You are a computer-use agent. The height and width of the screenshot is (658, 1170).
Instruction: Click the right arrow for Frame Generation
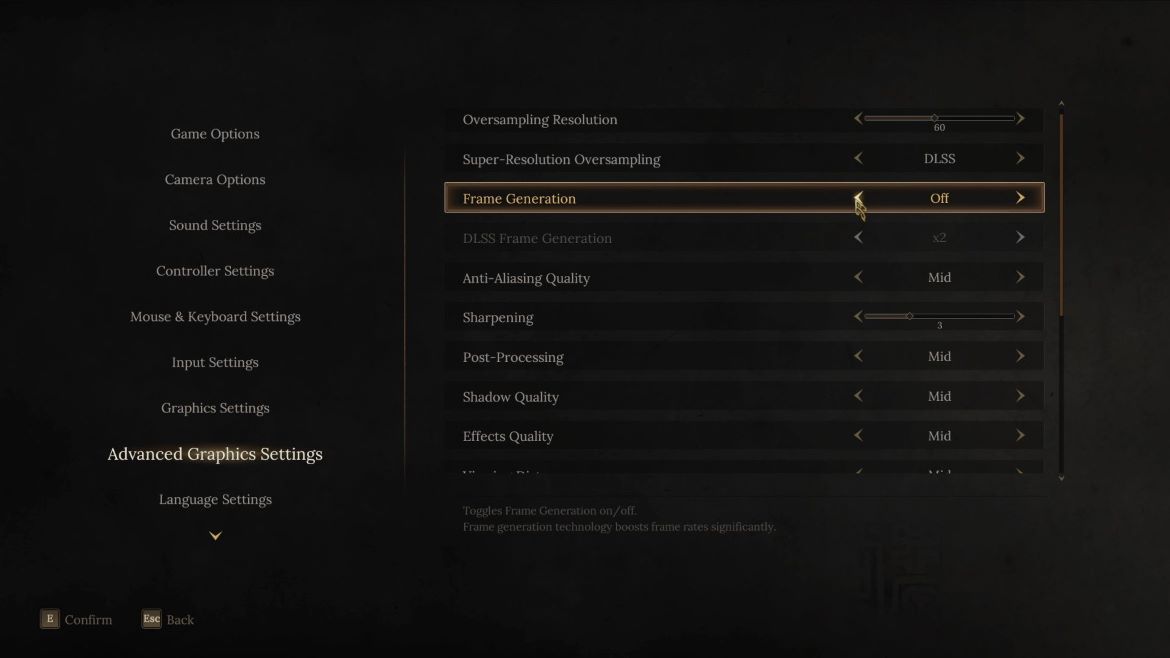coord(1020,198)
